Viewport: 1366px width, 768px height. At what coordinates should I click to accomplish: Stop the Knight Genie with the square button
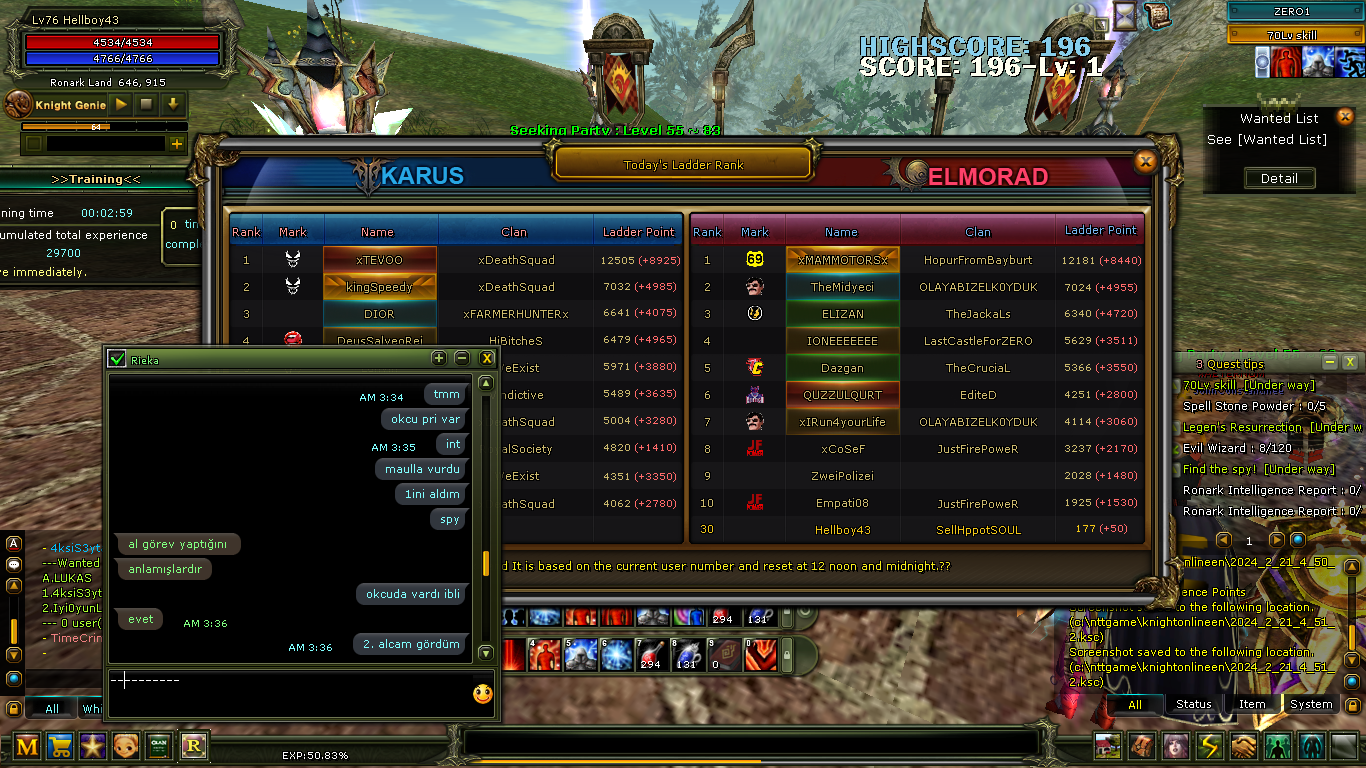[x=147, y=104]
